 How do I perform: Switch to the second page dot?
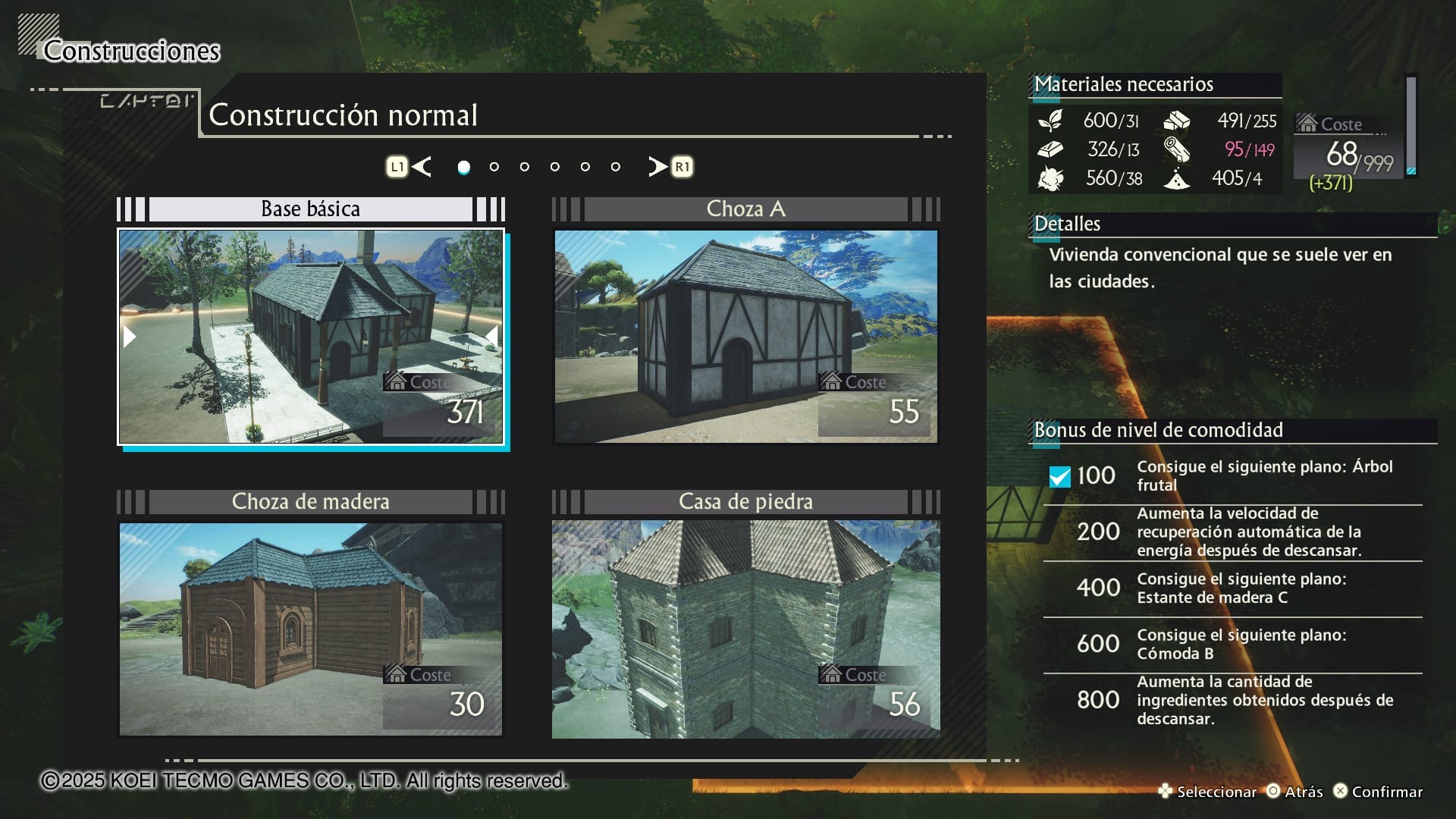(x=494, y=167)
